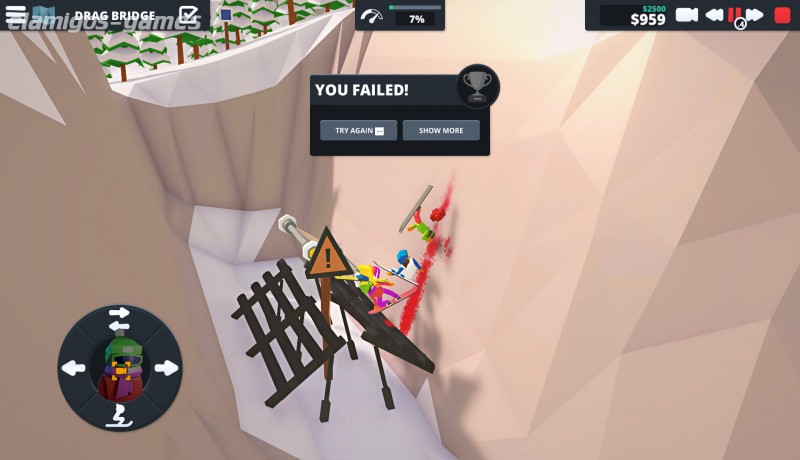Click the trophy icon on the failure panel
Image resolution: width=800 pixels, height=460 pixels.
pyautogui.click(x=477, y=87)
